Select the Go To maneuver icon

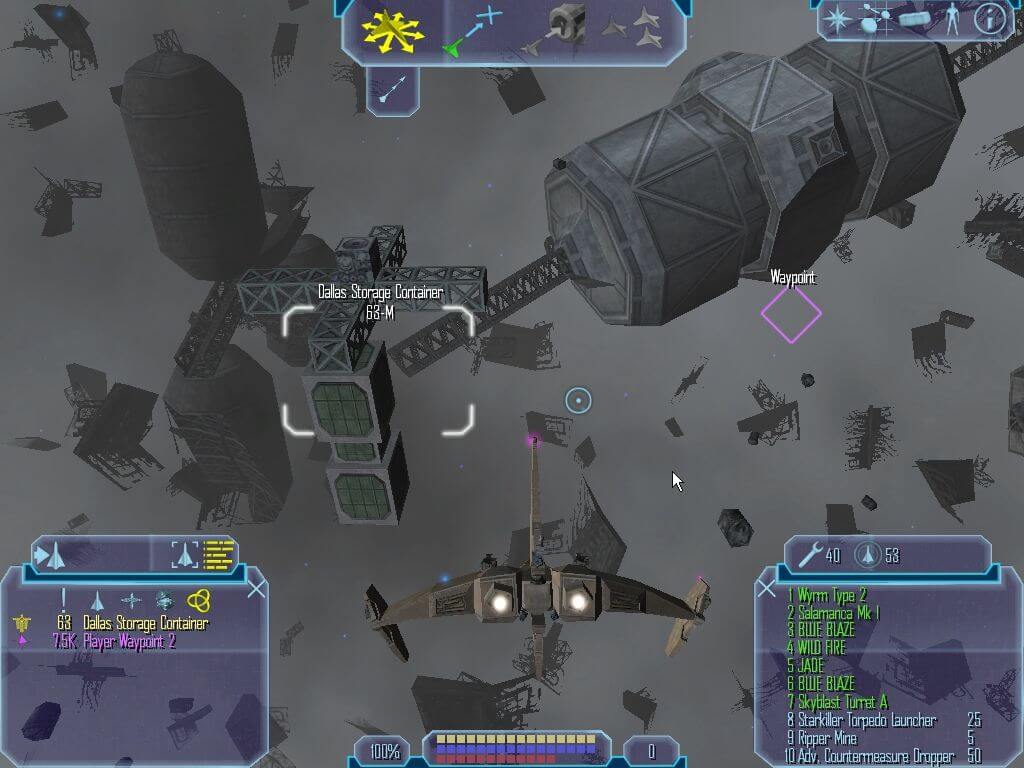click(x=470, y=30)
